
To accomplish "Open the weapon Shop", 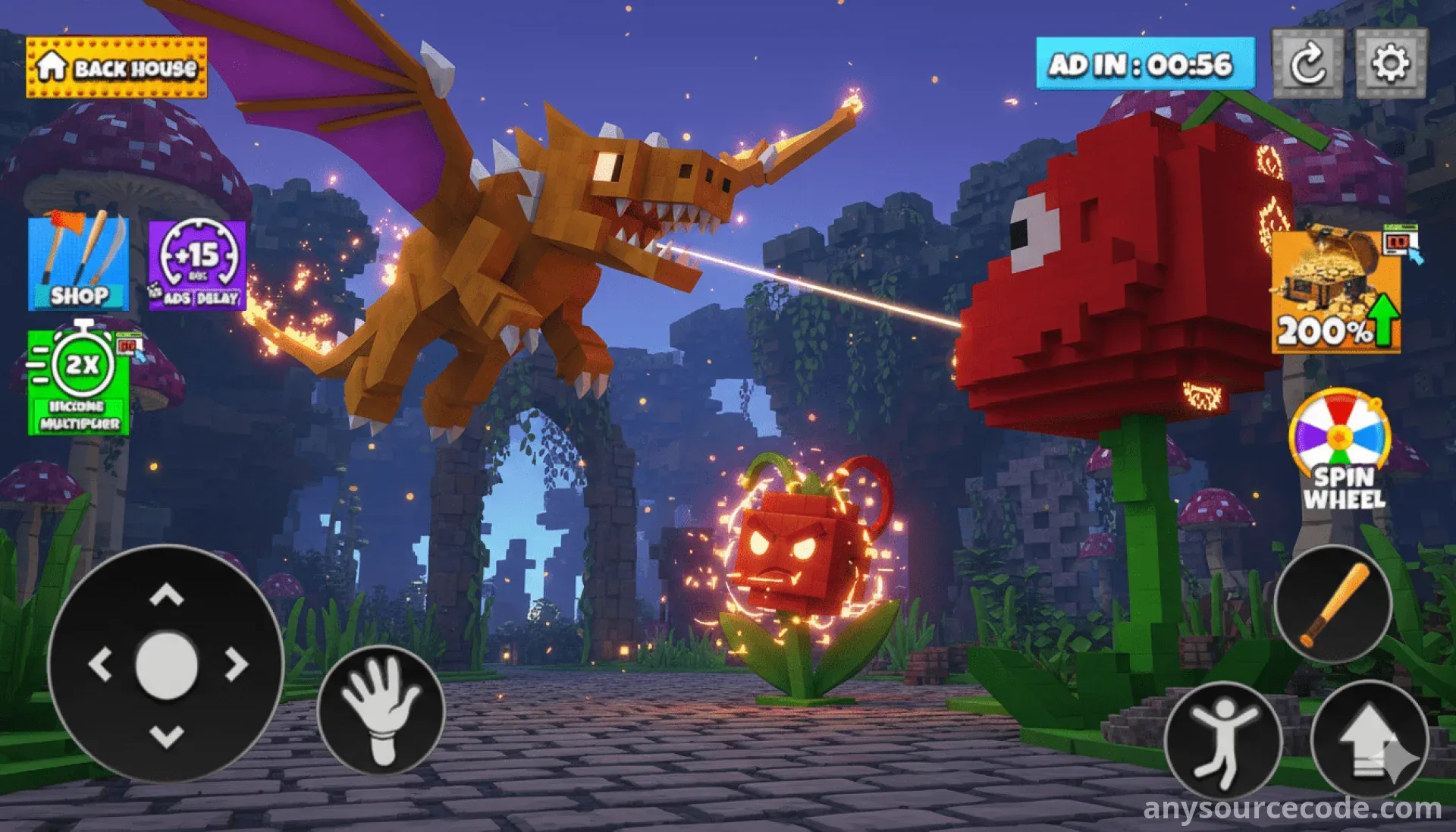I will (78, 263).
